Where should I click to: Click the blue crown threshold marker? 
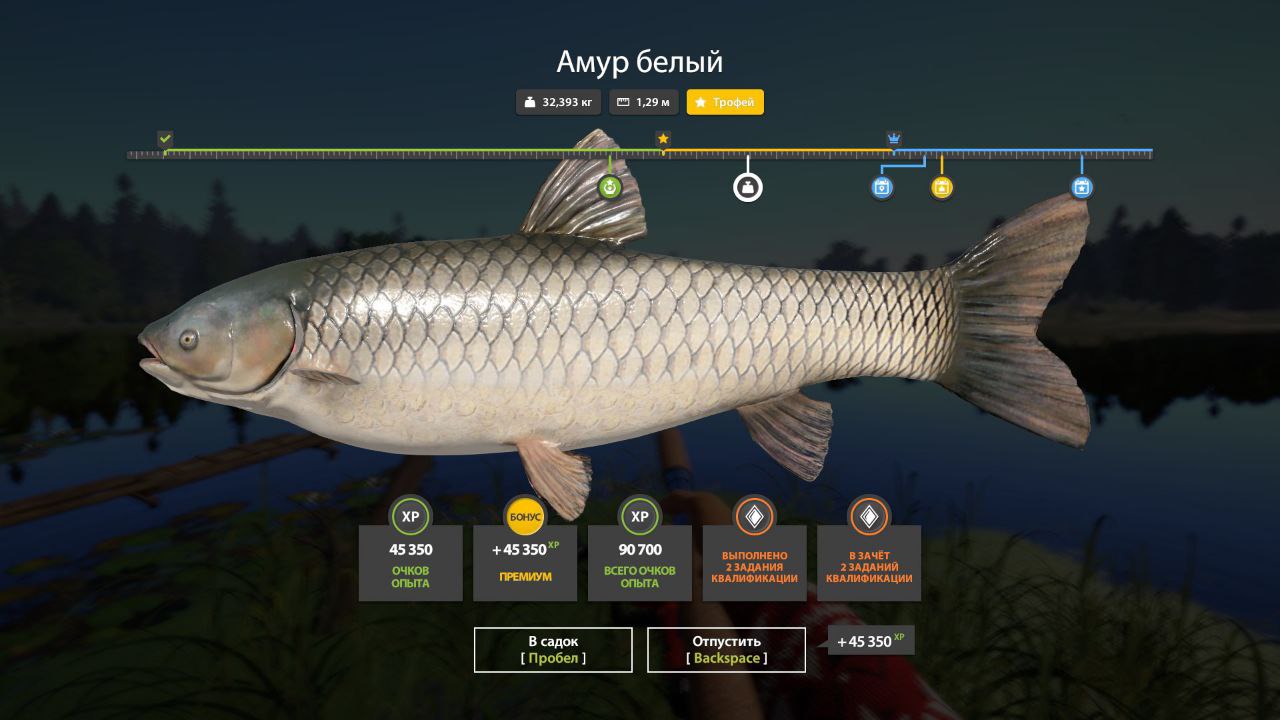(x=894, y=138)
